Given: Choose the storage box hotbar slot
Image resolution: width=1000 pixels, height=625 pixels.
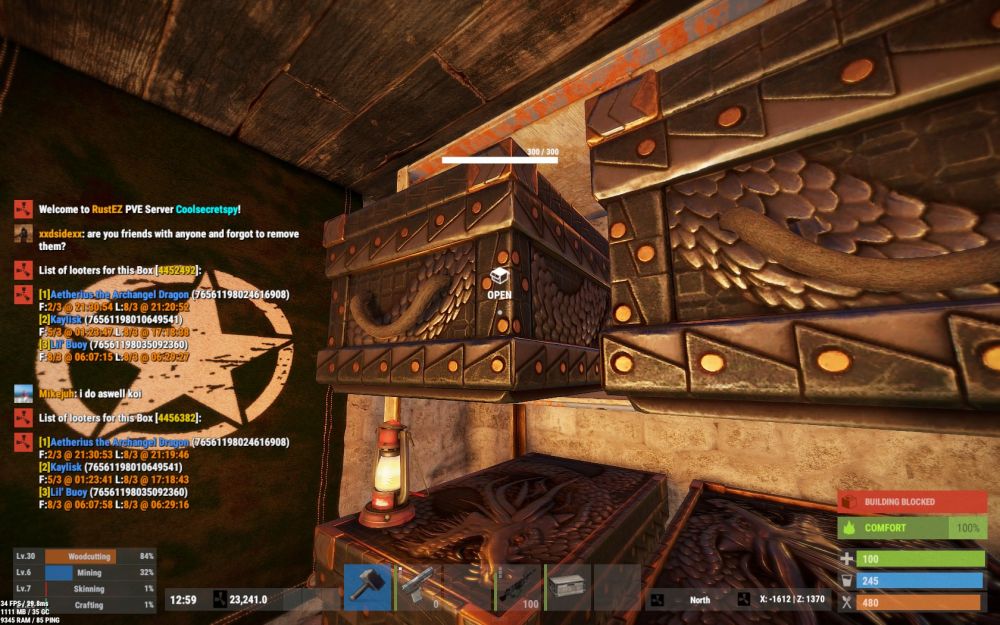Looking at the screenshot, I should 568,587.
